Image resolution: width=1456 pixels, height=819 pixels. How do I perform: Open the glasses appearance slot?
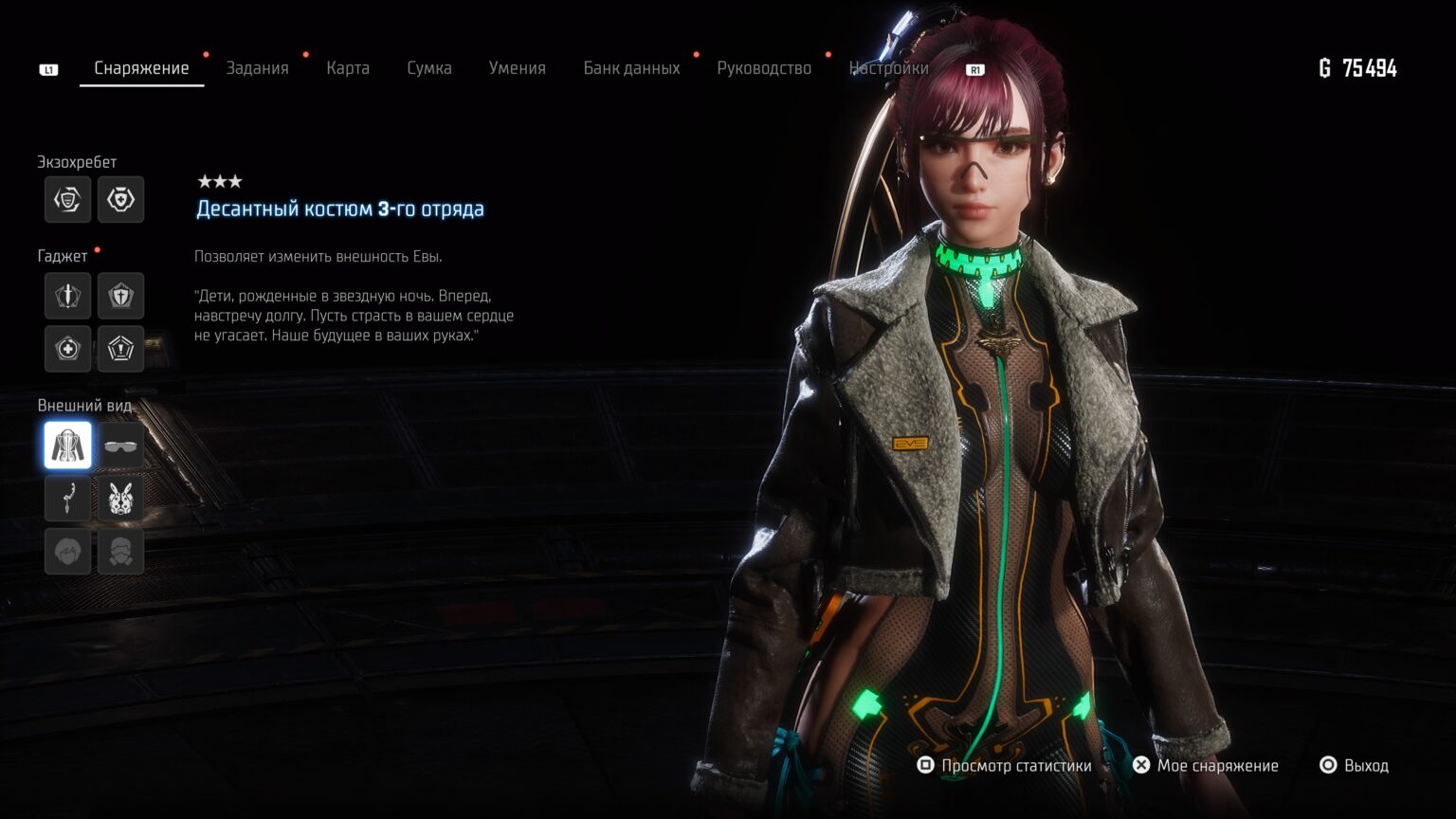[121, 446]
